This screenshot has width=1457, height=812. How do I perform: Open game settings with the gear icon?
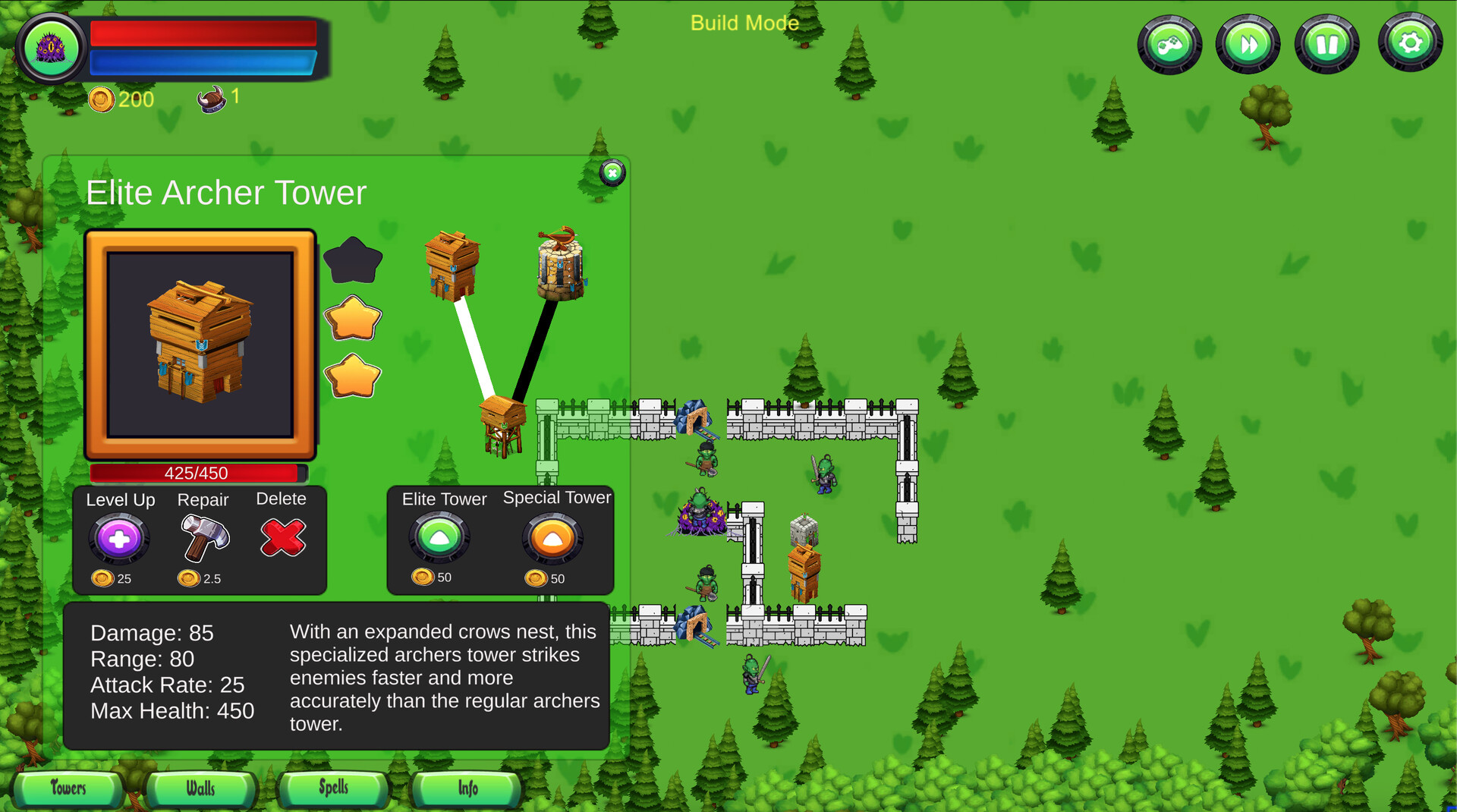(x=1410, y=43)
